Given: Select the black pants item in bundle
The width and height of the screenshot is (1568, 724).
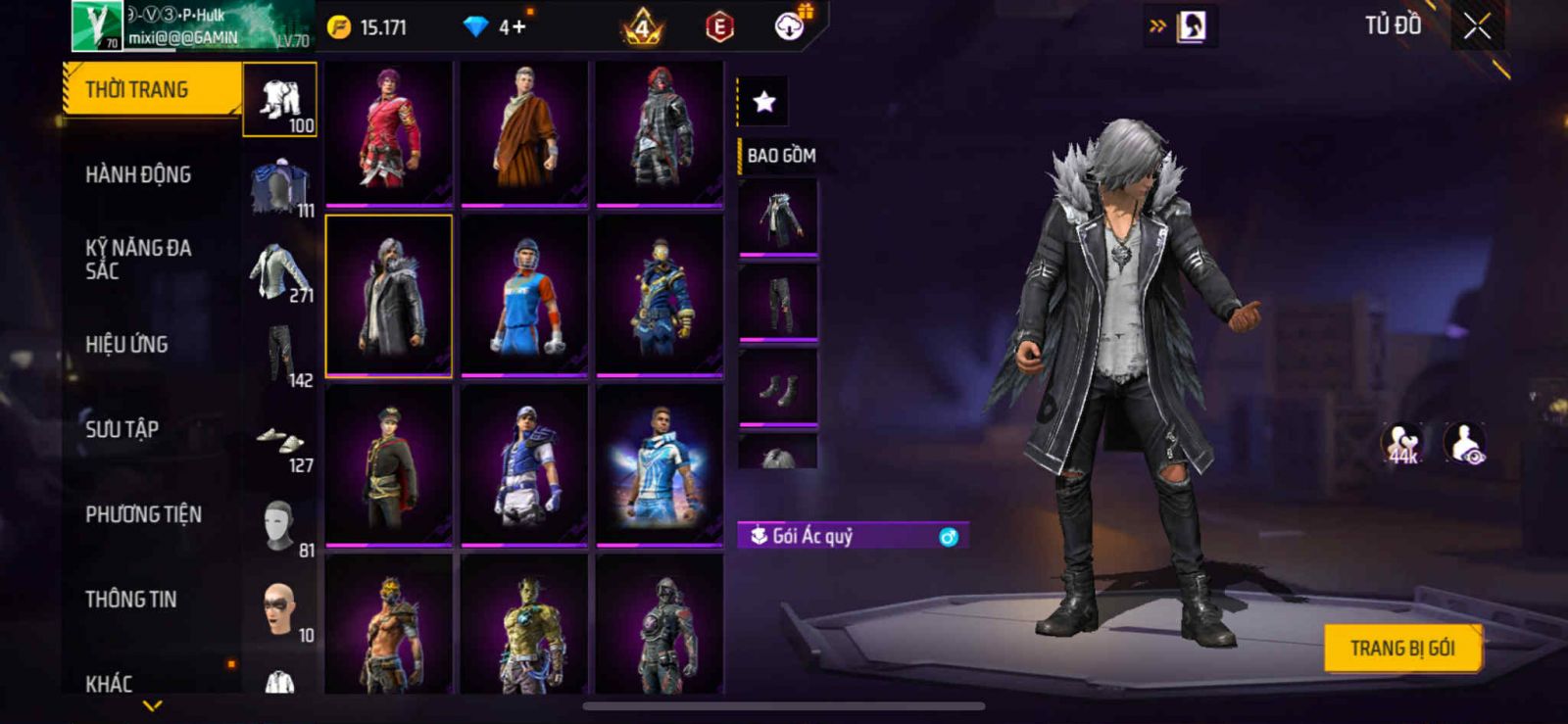Looking at the screenshot, I should pos(778,302).
